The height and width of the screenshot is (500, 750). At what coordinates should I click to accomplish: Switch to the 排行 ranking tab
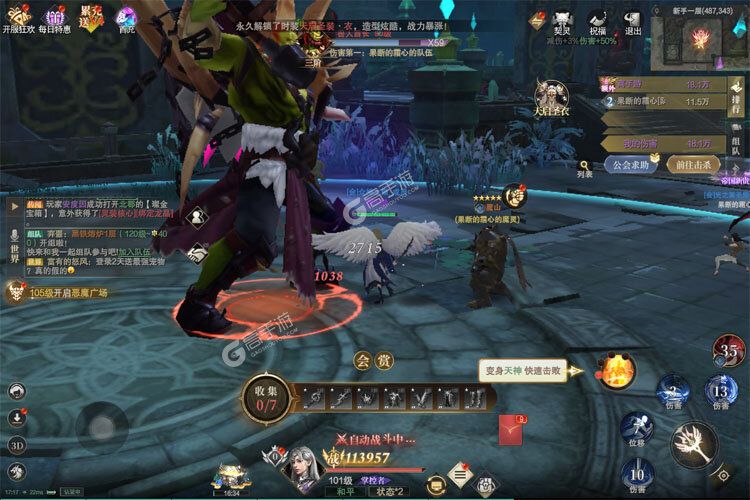[736, 95]
